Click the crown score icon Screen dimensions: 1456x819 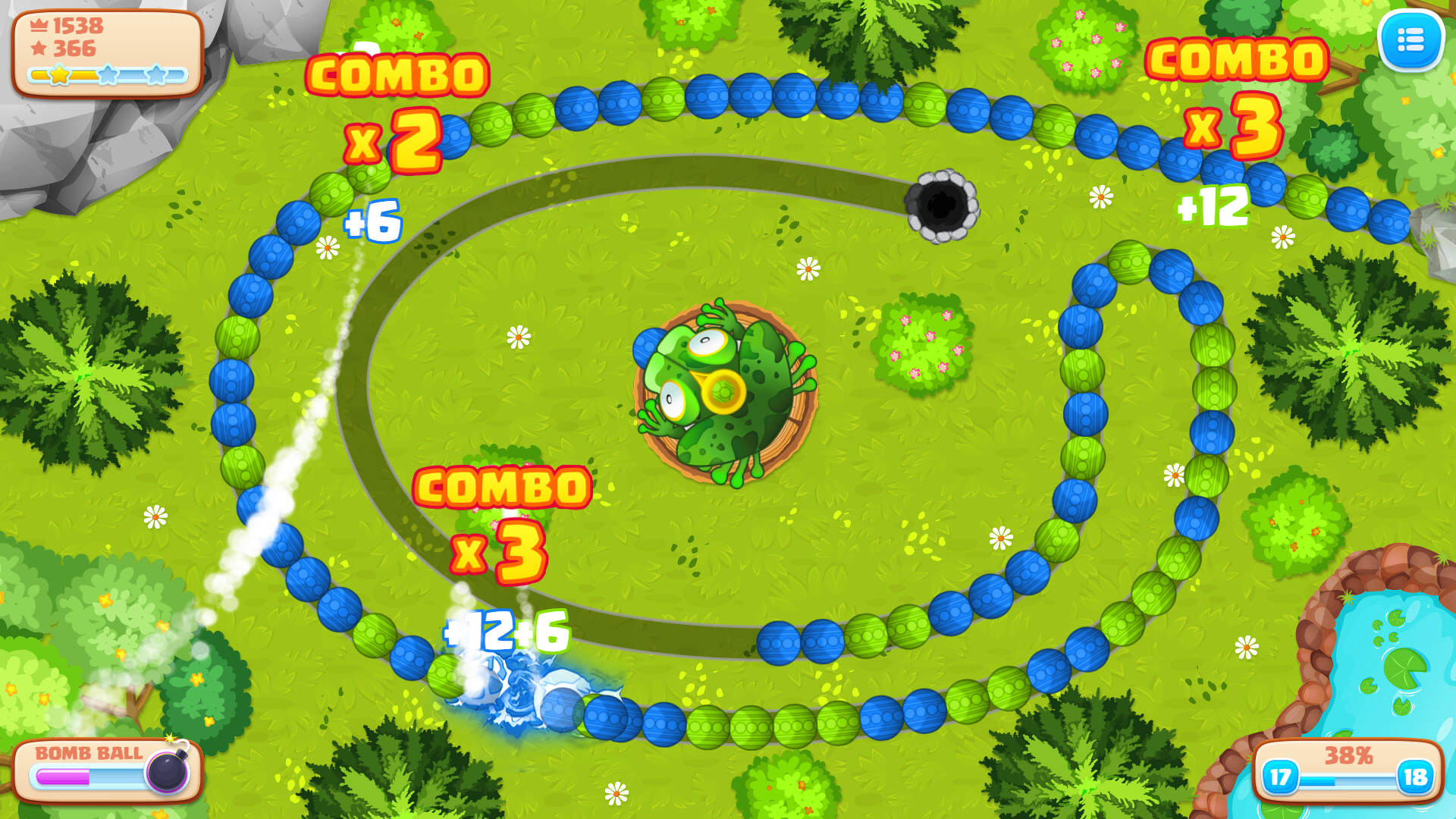click(x=38, y=25)
